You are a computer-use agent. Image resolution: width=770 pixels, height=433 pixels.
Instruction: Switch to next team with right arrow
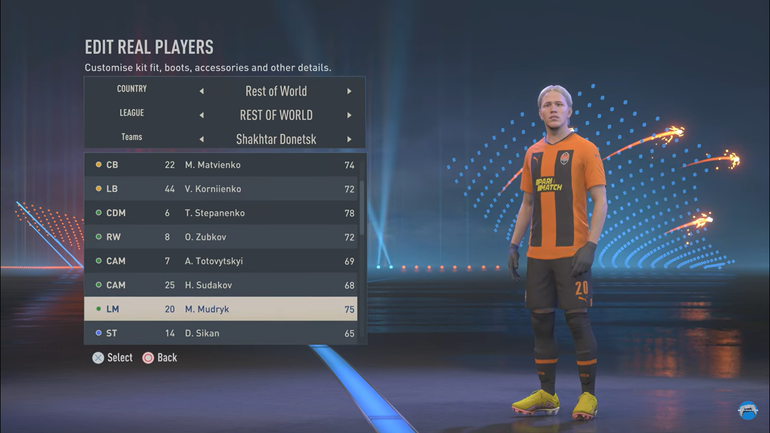349,139
